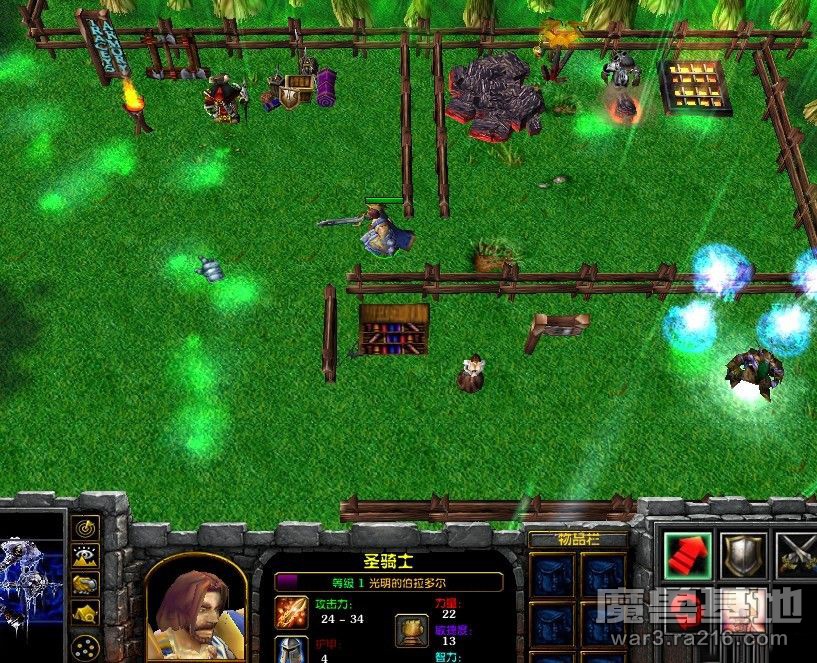Toggle minimap terrain display button
This screenshot has height=663, width=817.
86,555
